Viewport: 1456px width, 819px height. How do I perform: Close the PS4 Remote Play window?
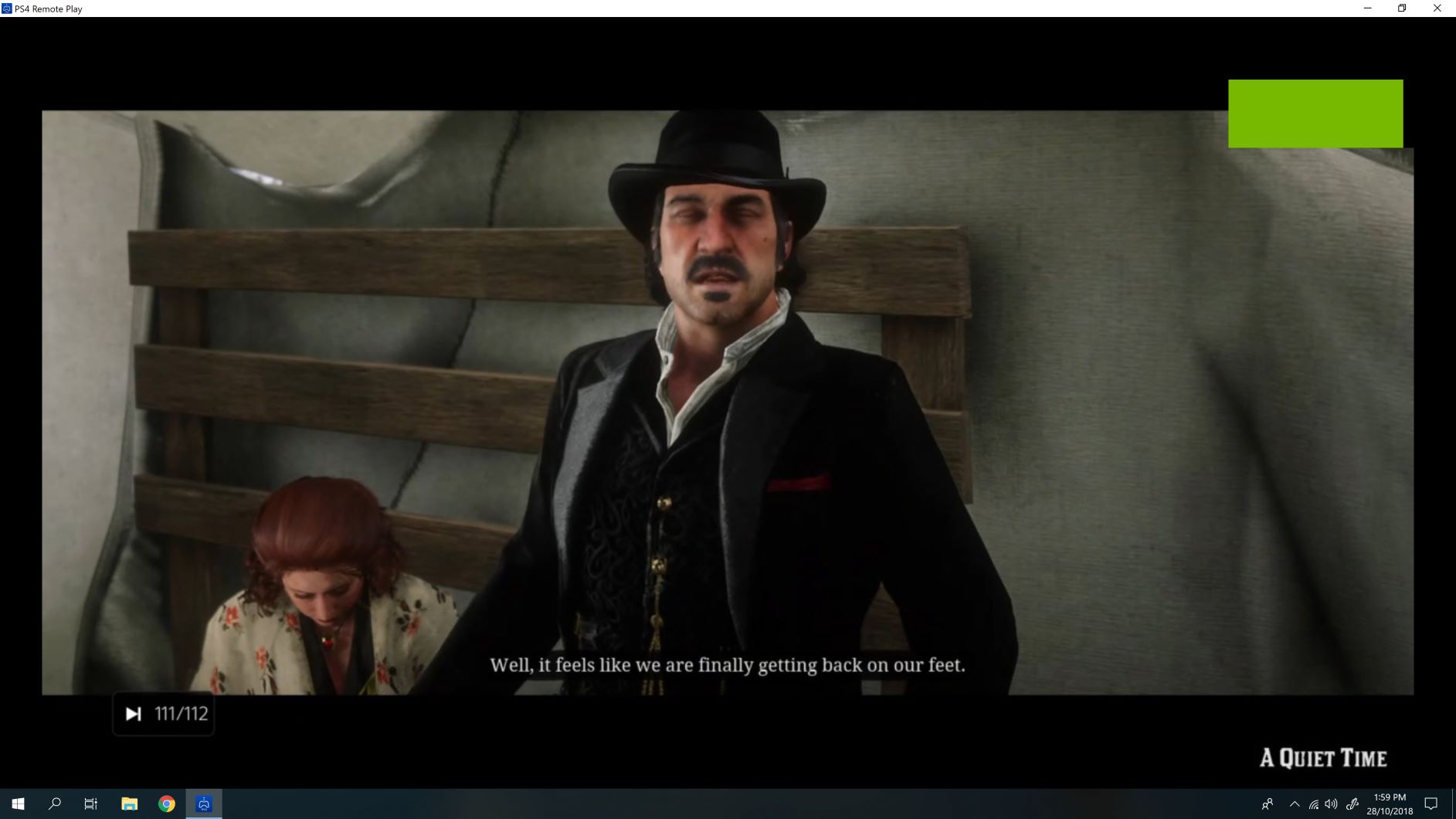[1437, 8]
